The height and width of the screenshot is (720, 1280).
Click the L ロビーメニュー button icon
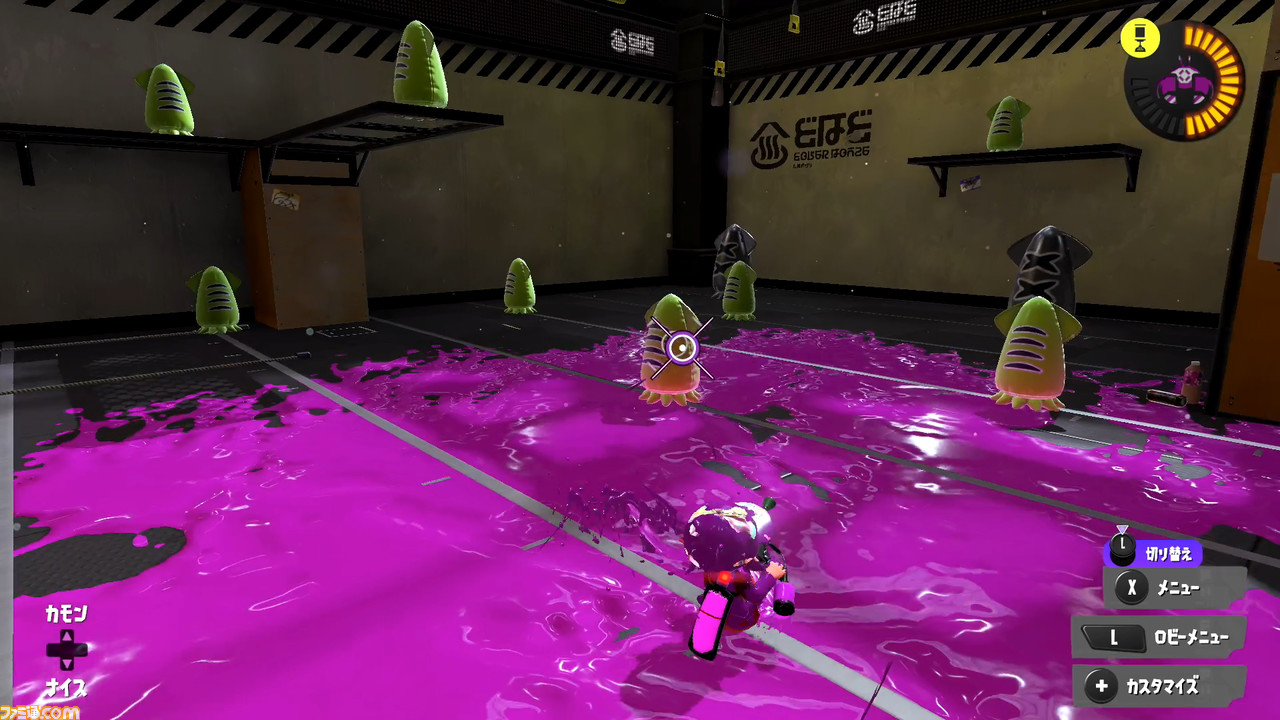[1114, 637]
